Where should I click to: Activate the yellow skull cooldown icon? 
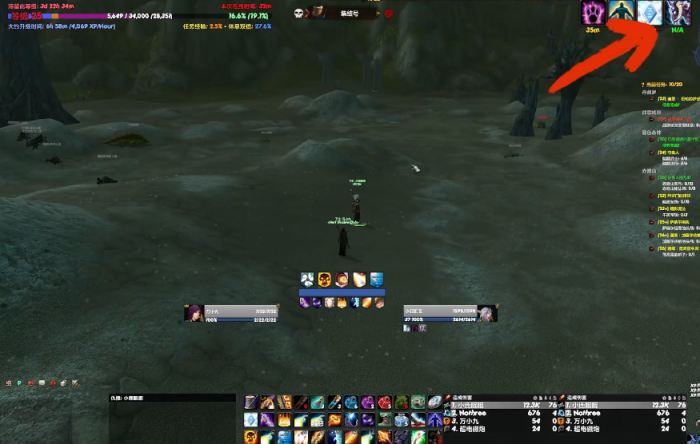325,279
